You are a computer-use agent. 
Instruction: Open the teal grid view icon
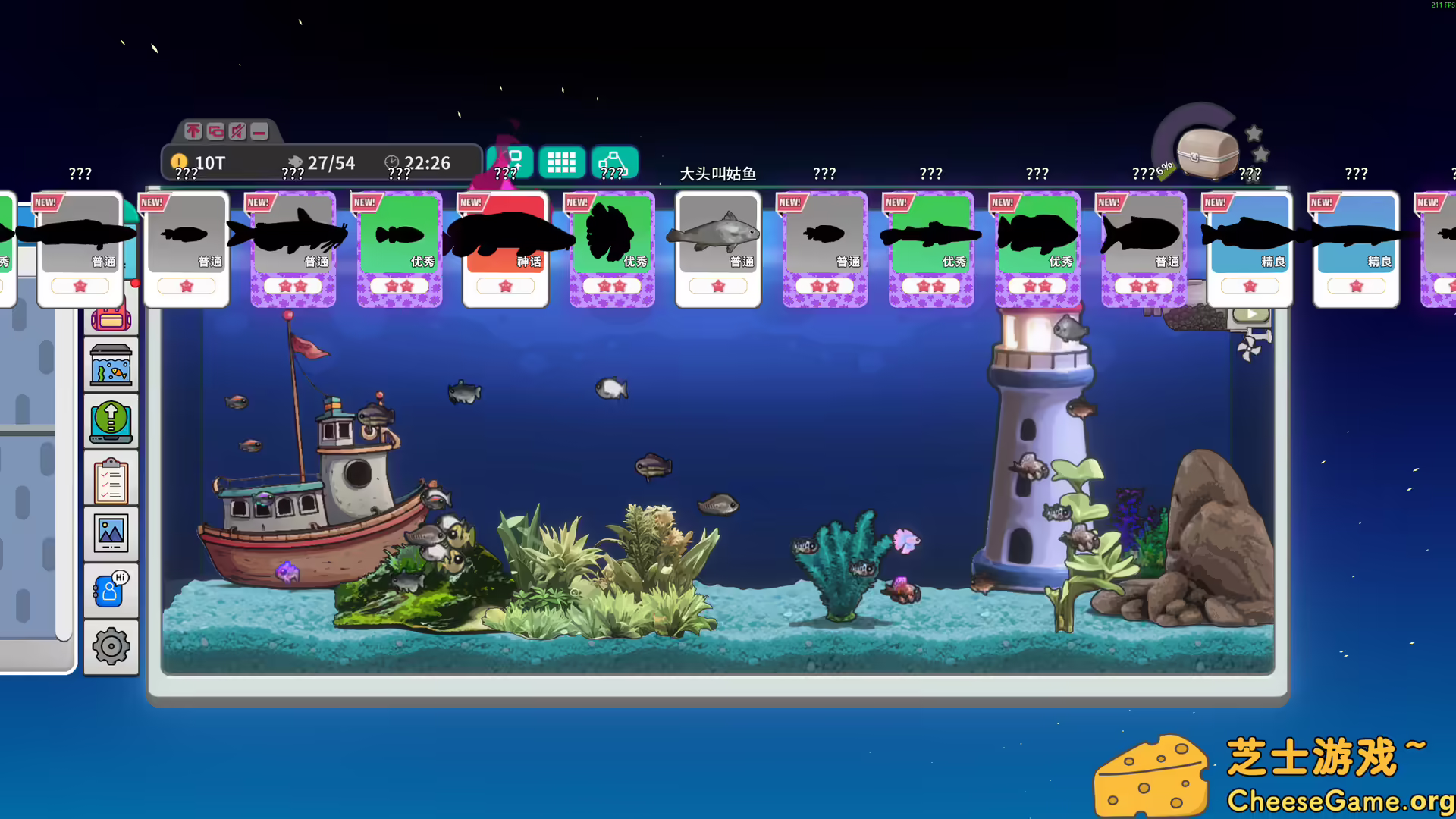[x=561, y=162]
